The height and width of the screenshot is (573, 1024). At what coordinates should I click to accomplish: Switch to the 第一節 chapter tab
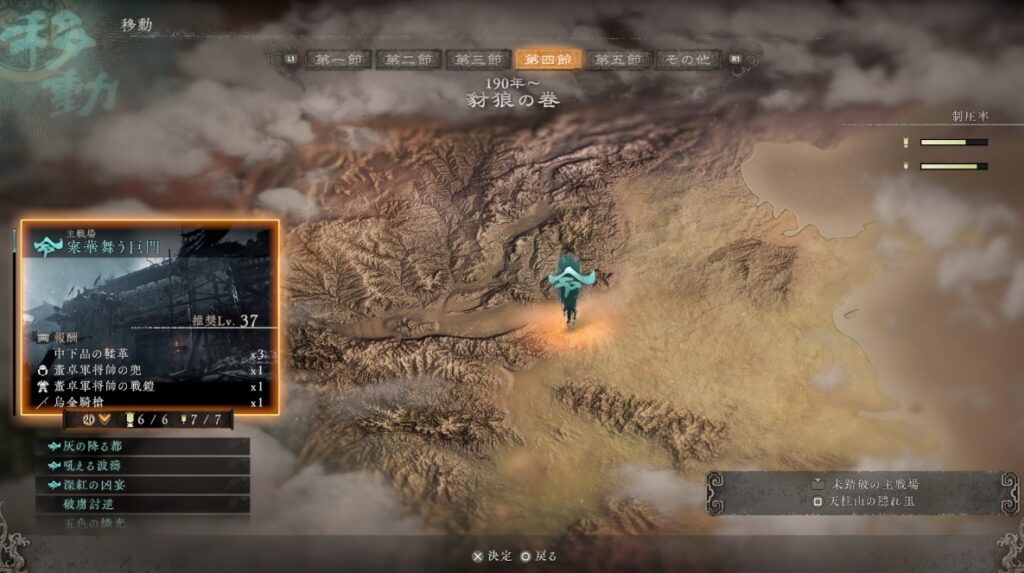(x=337, y=60)
